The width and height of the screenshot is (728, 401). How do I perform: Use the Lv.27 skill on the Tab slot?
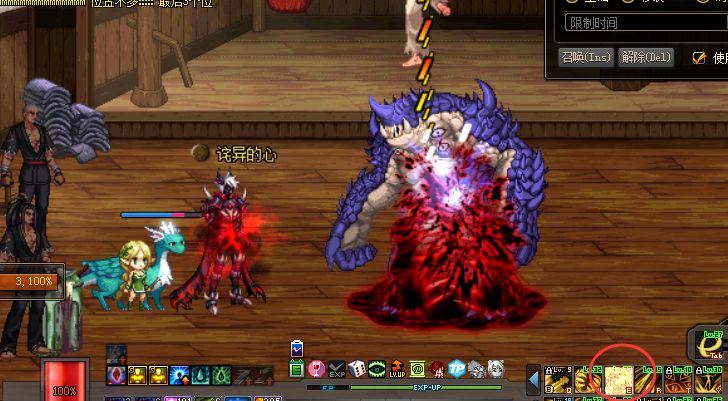tap(712, 345)
